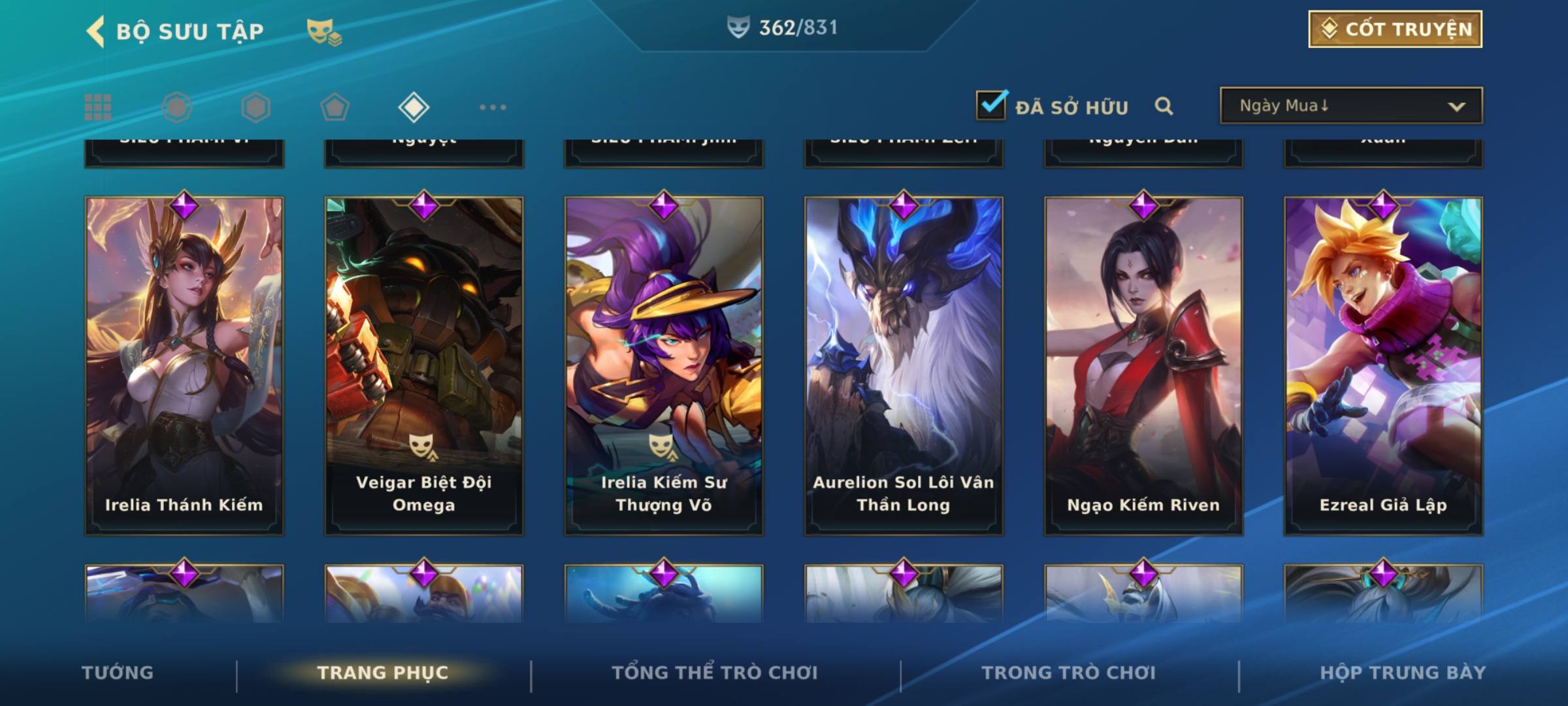Switch to the Tướng tab
Image resolution: width=1568 pixels, height=706 pixels.
pyautogui.click(x=118, y=673)
